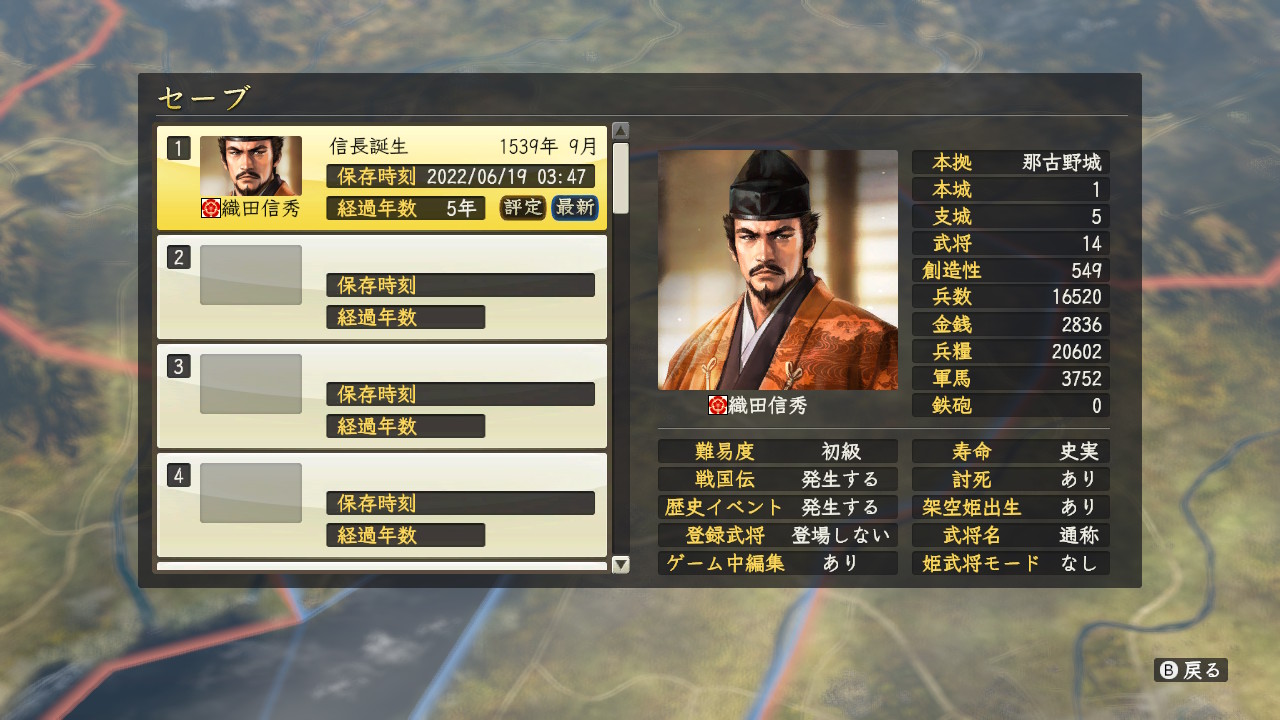
Task: Click the scrollbar down arrow
Action: [621, 563]
